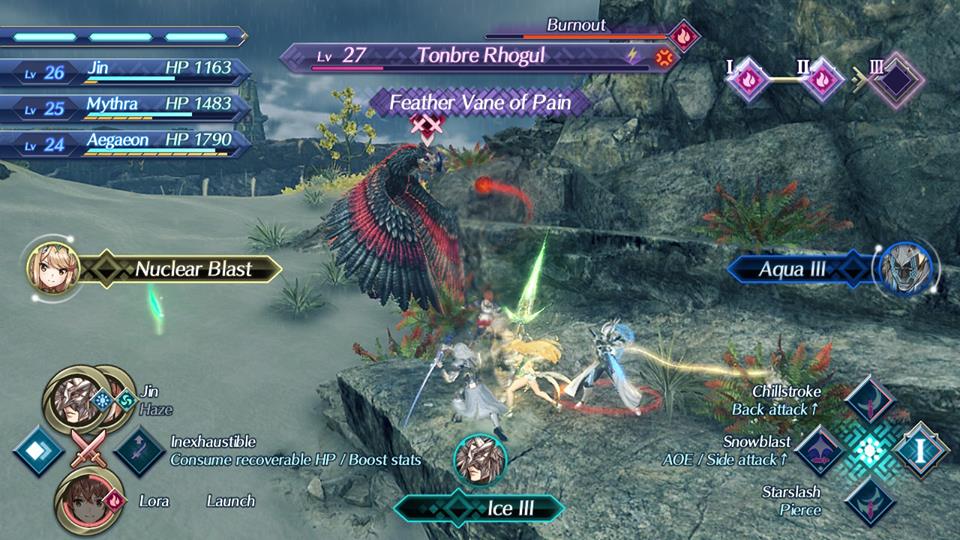960x540 pixels.
Task: Select Aegaeon's party status row
Action: pos(124,143)
